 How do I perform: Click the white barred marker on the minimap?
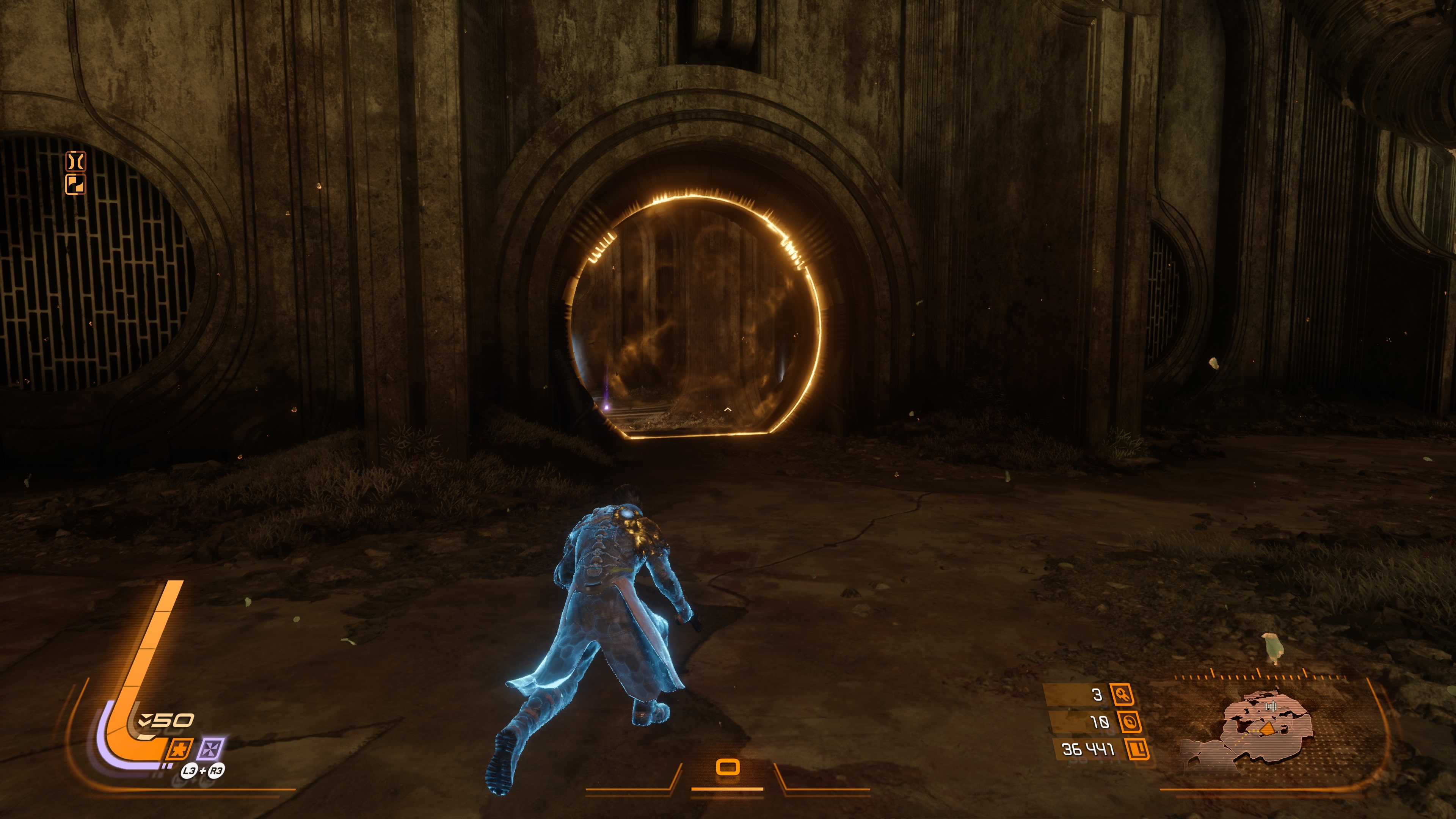1271,706
